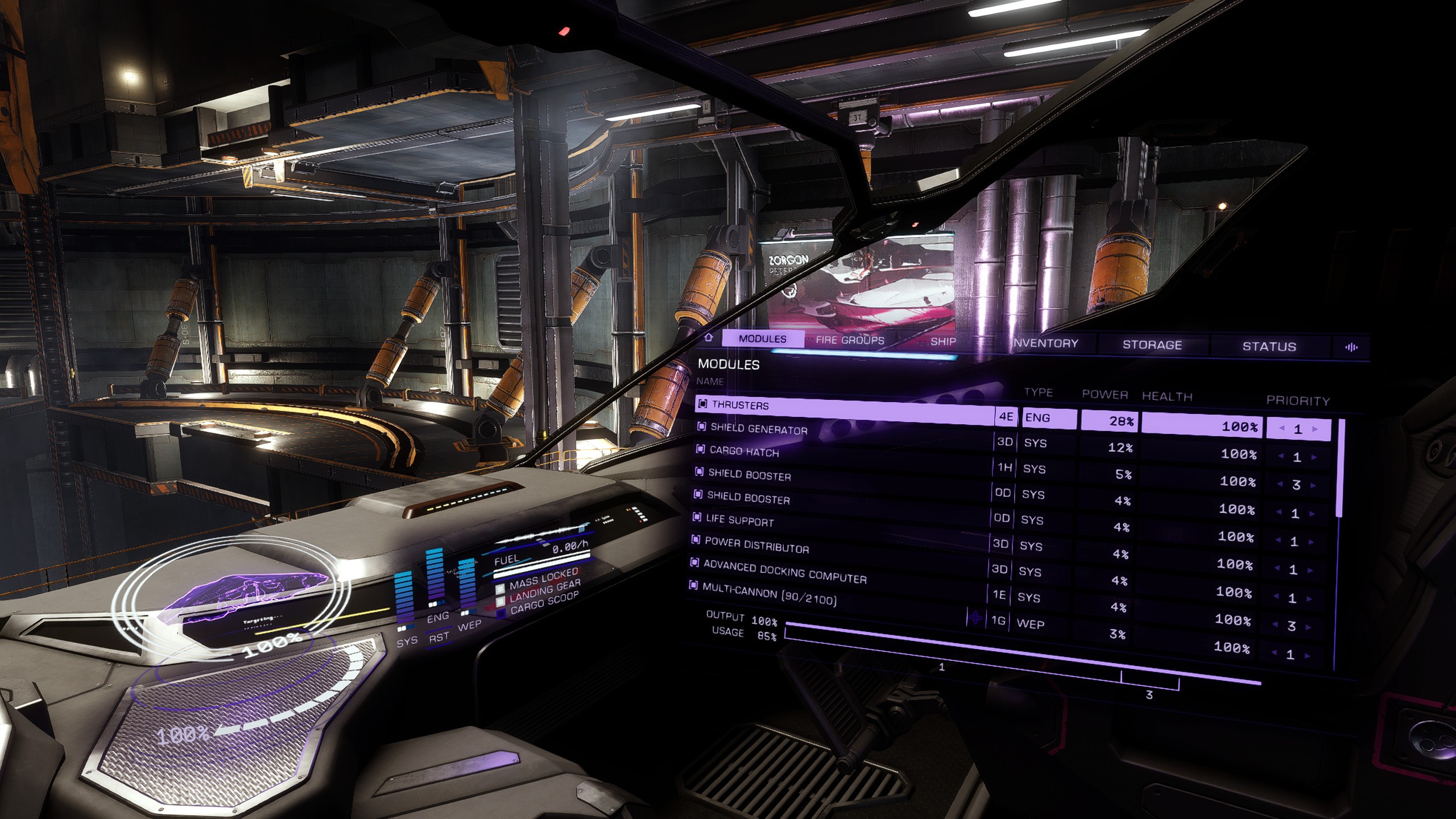Click the home icon beside Modules tab
Screen dimensions: 1456x819
pyautogui.click(x=709, y=337)
